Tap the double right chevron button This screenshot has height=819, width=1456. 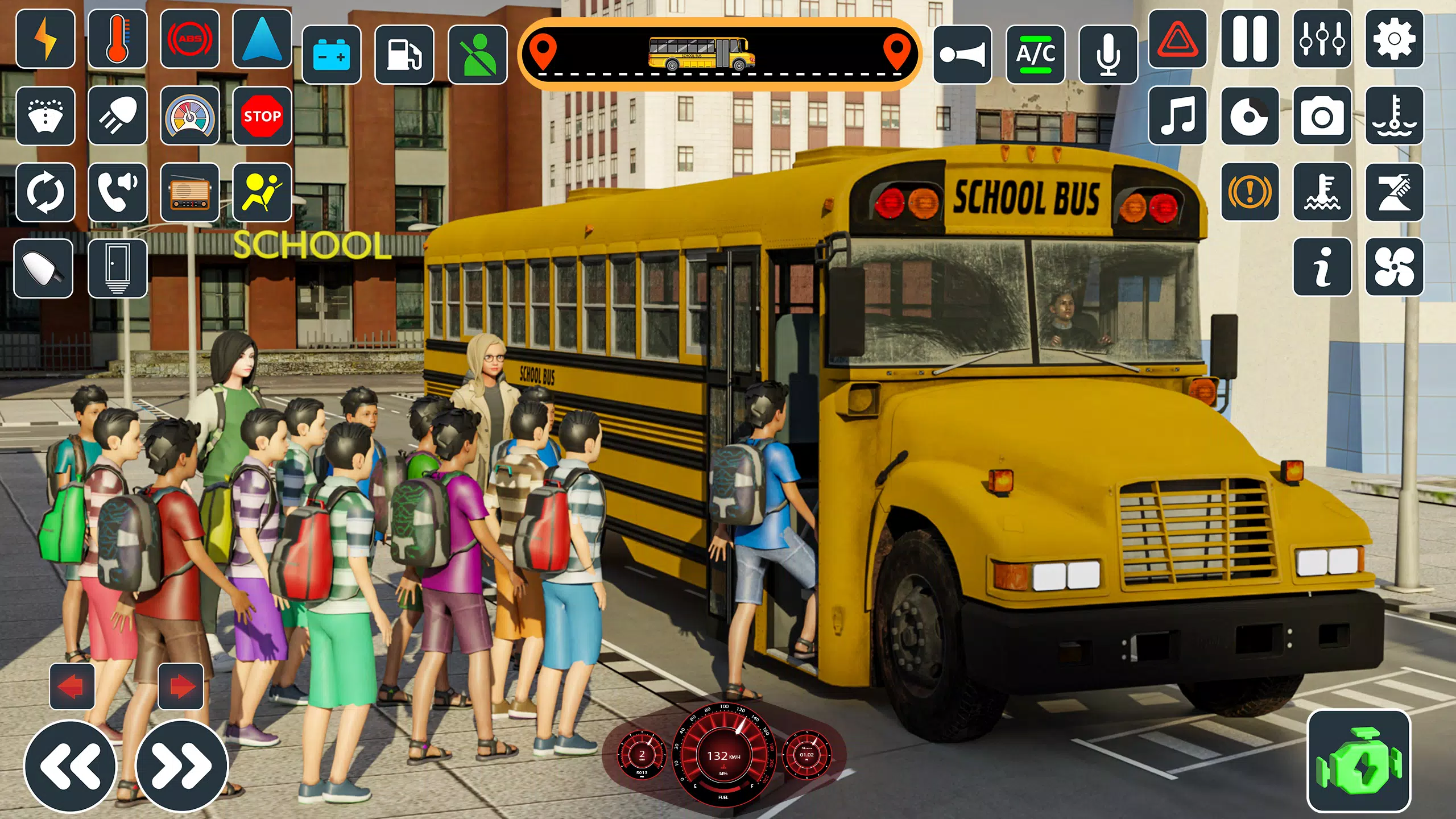pos(181,766)
